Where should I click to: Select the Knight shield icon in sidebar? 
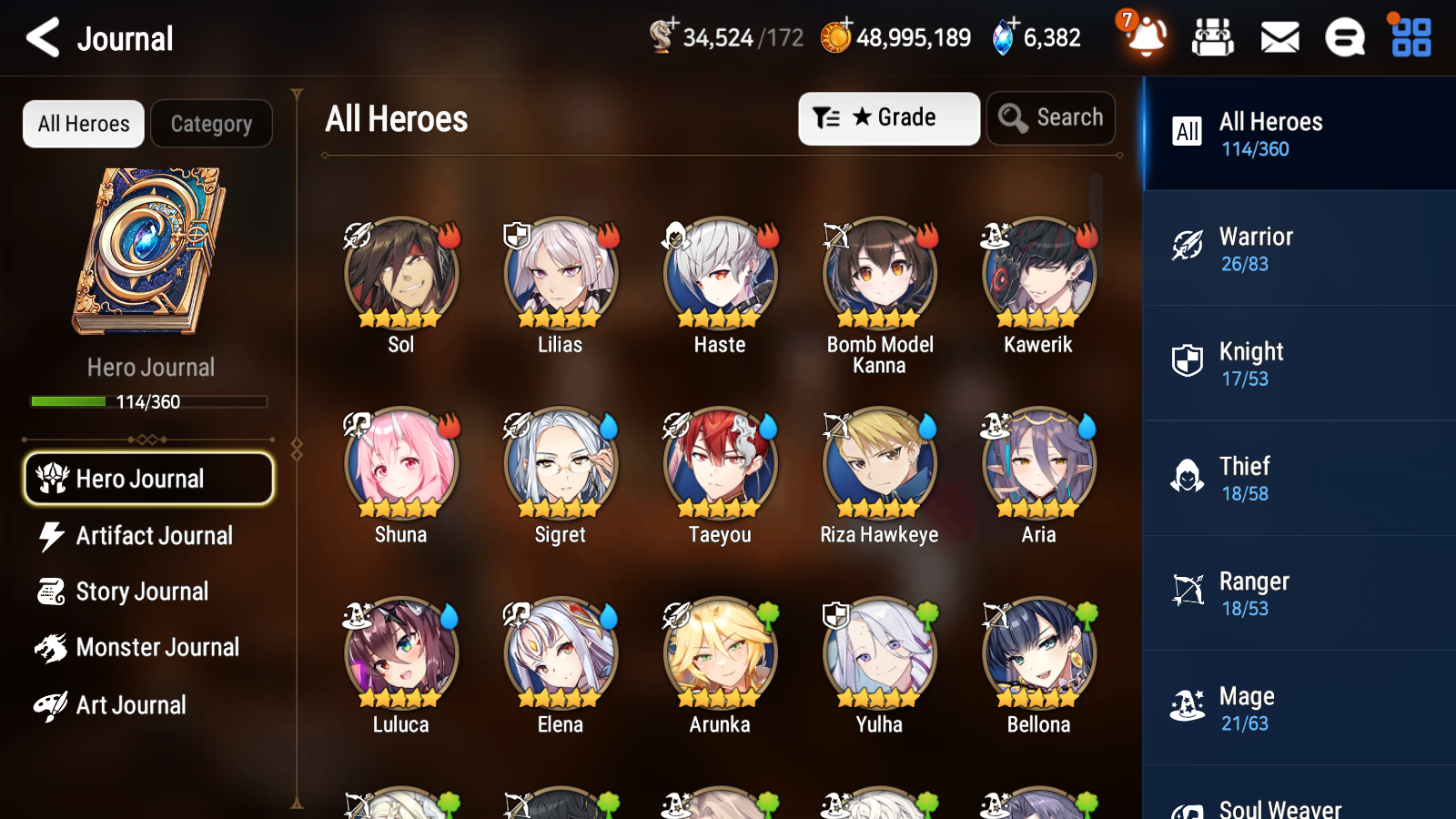coord(1187,359)
